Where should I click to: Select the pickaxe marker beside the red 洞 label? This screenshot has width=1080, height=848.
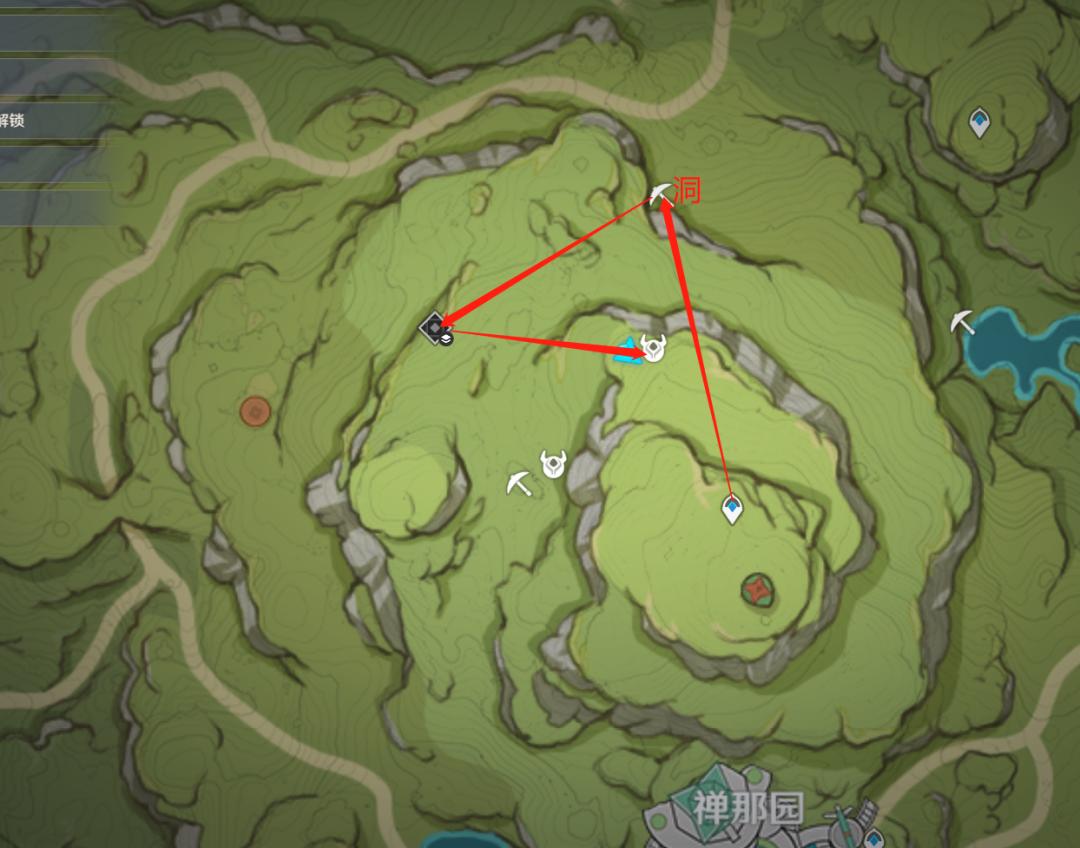pos(660,193)
